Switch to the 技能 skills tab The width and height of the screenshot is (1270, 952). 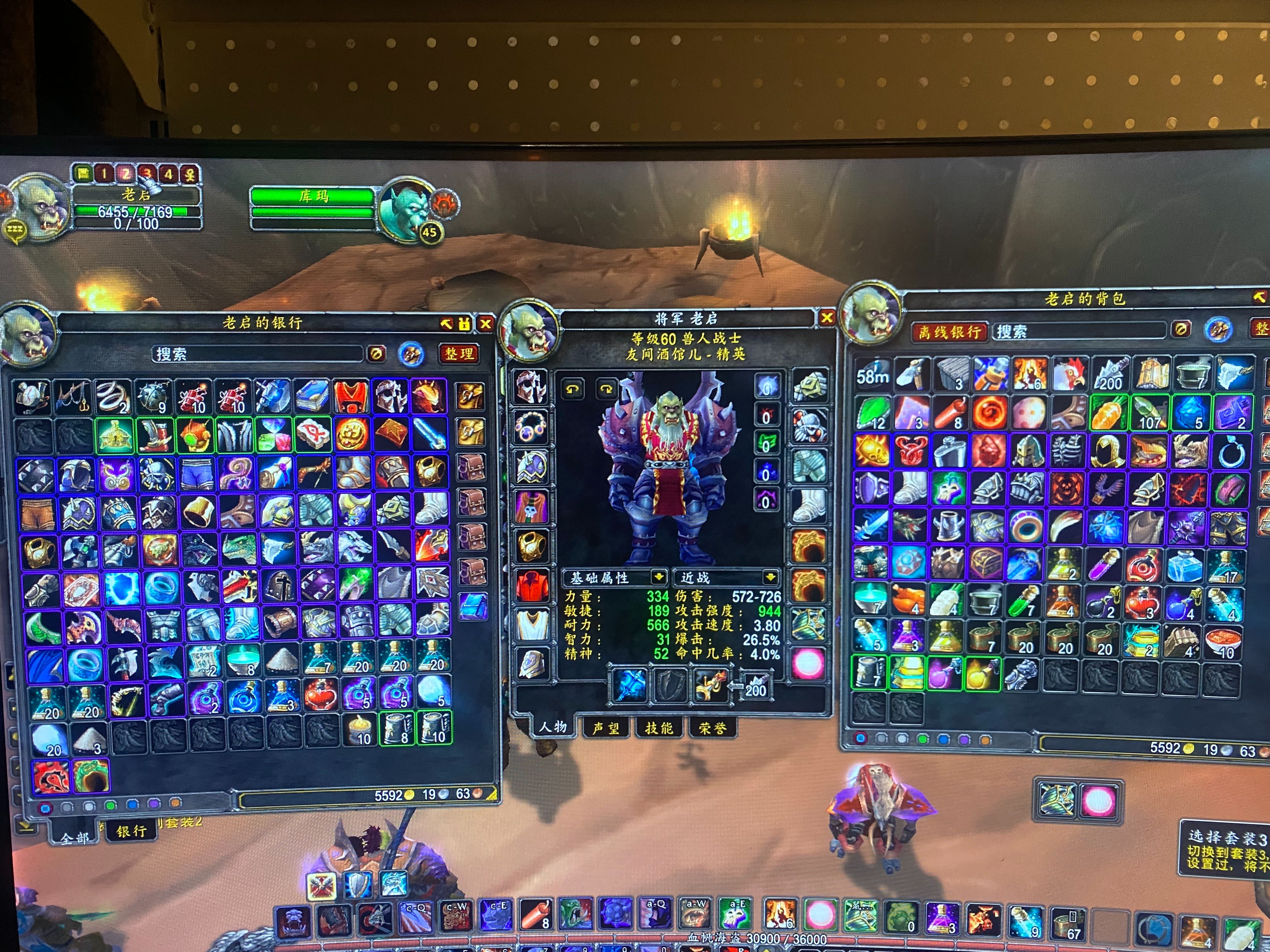point(659,728)
